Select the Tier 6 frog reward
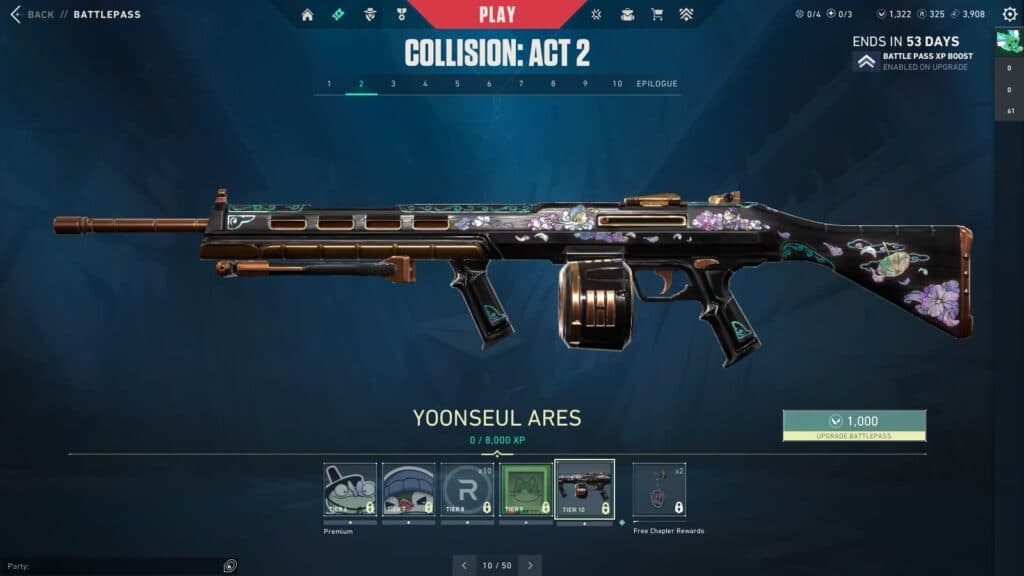 (x=350, y=490)
